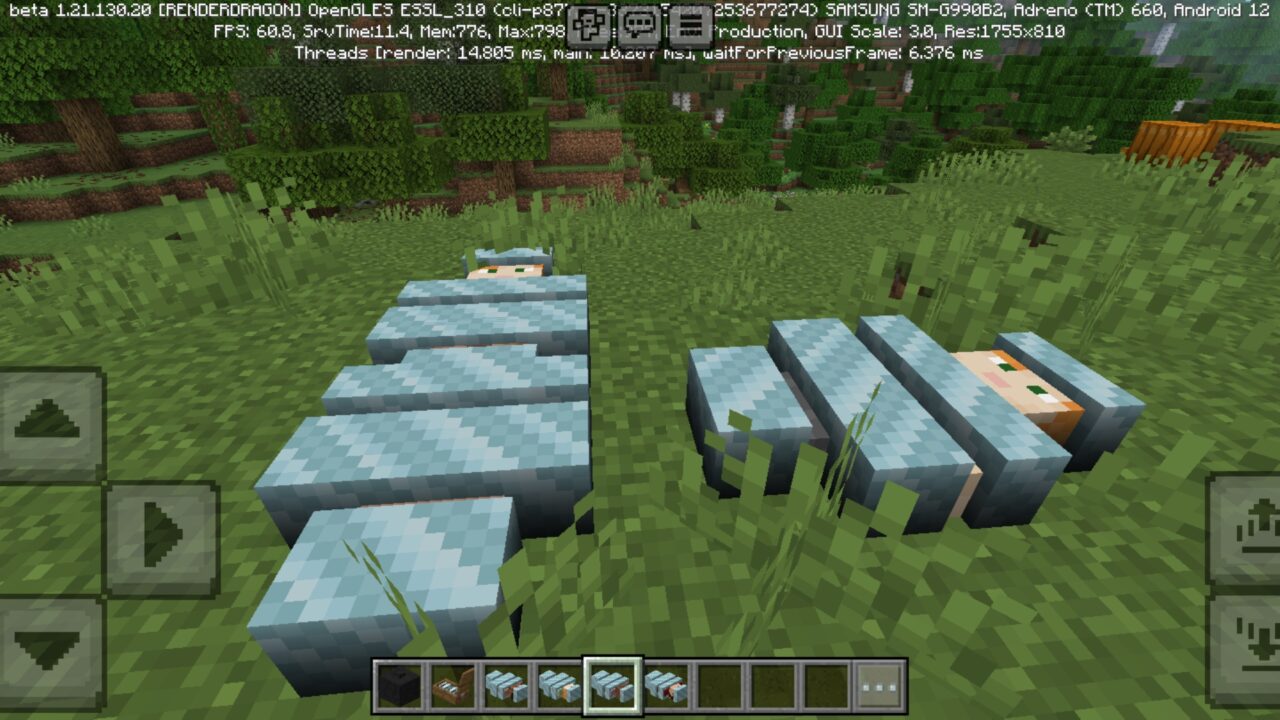The height and width of the screenshot is (720, 1280).
Task: Tap the orange wooden structure on the horizon
Action: [1190, 140]
